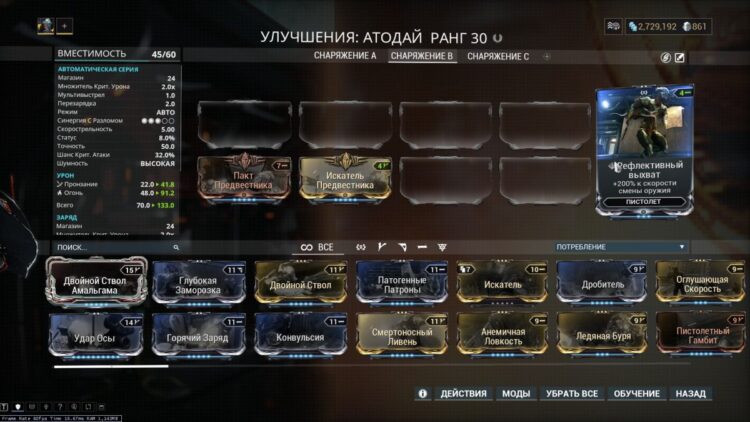This screenshot has width=750, height=422.
Task: Switch to the Снаряжение A loadout tab
Action: tap(345, 56)
